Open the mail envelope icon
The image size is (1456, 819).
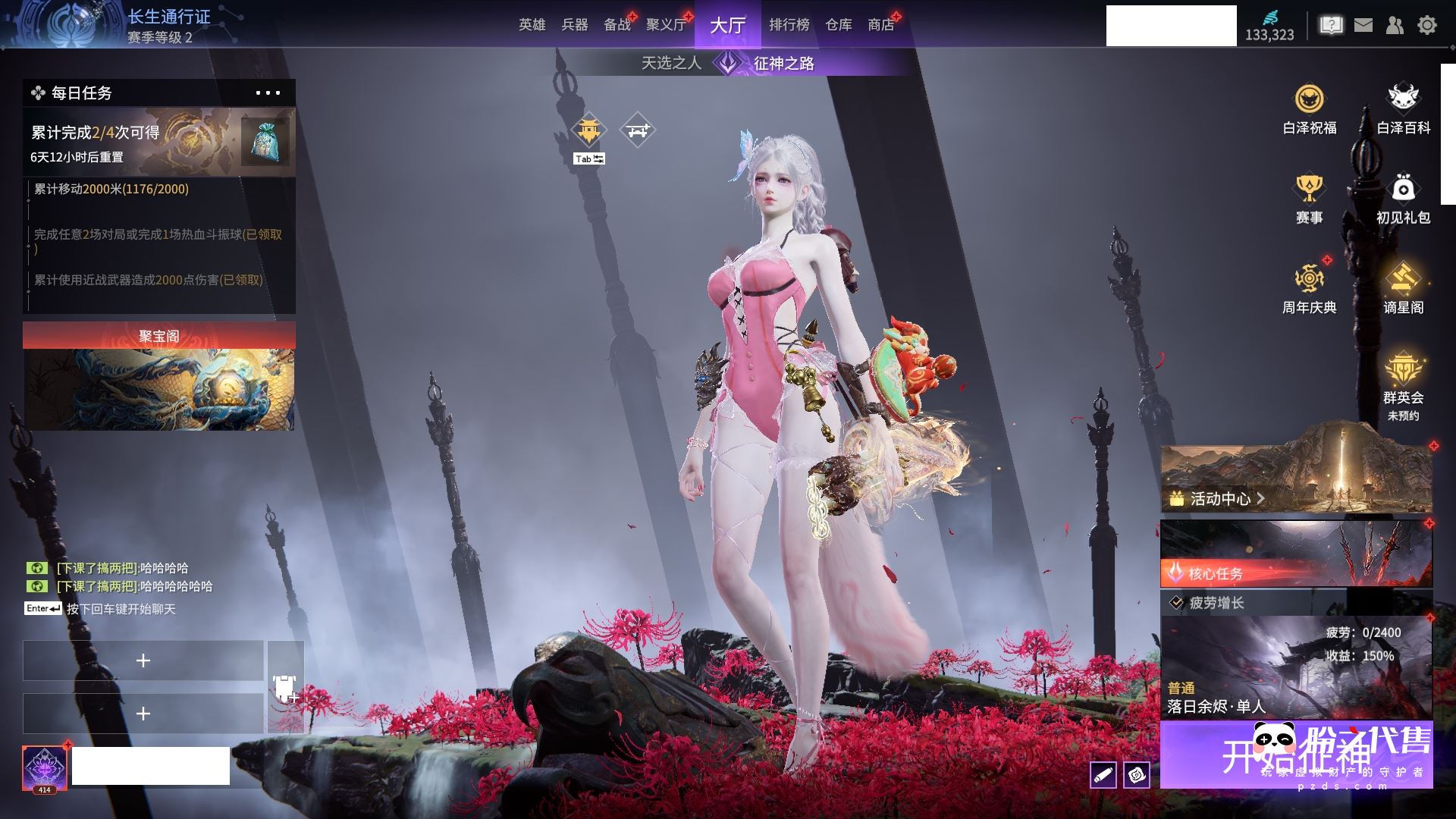coord(1363,25)
